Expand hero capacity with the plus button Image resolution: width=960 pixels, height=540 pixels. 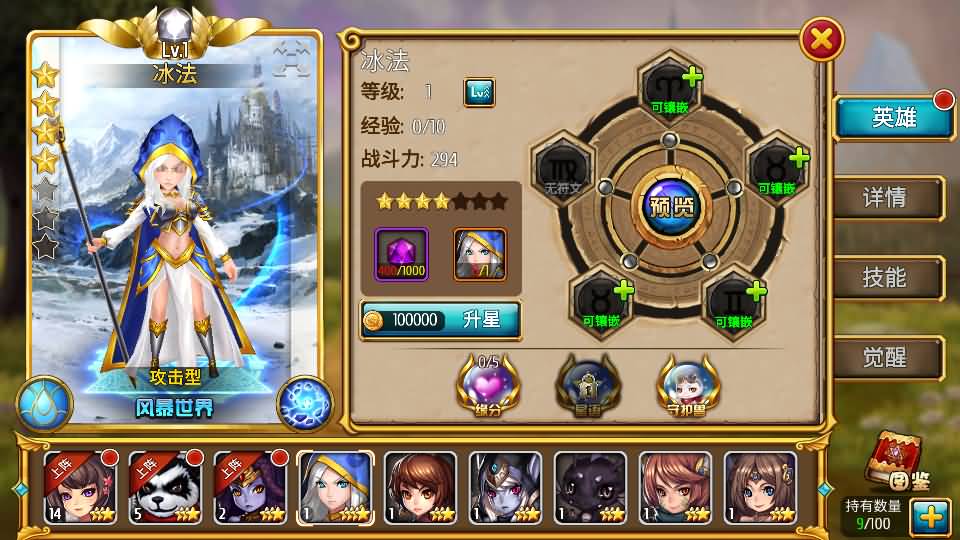(x=930, y=516)
